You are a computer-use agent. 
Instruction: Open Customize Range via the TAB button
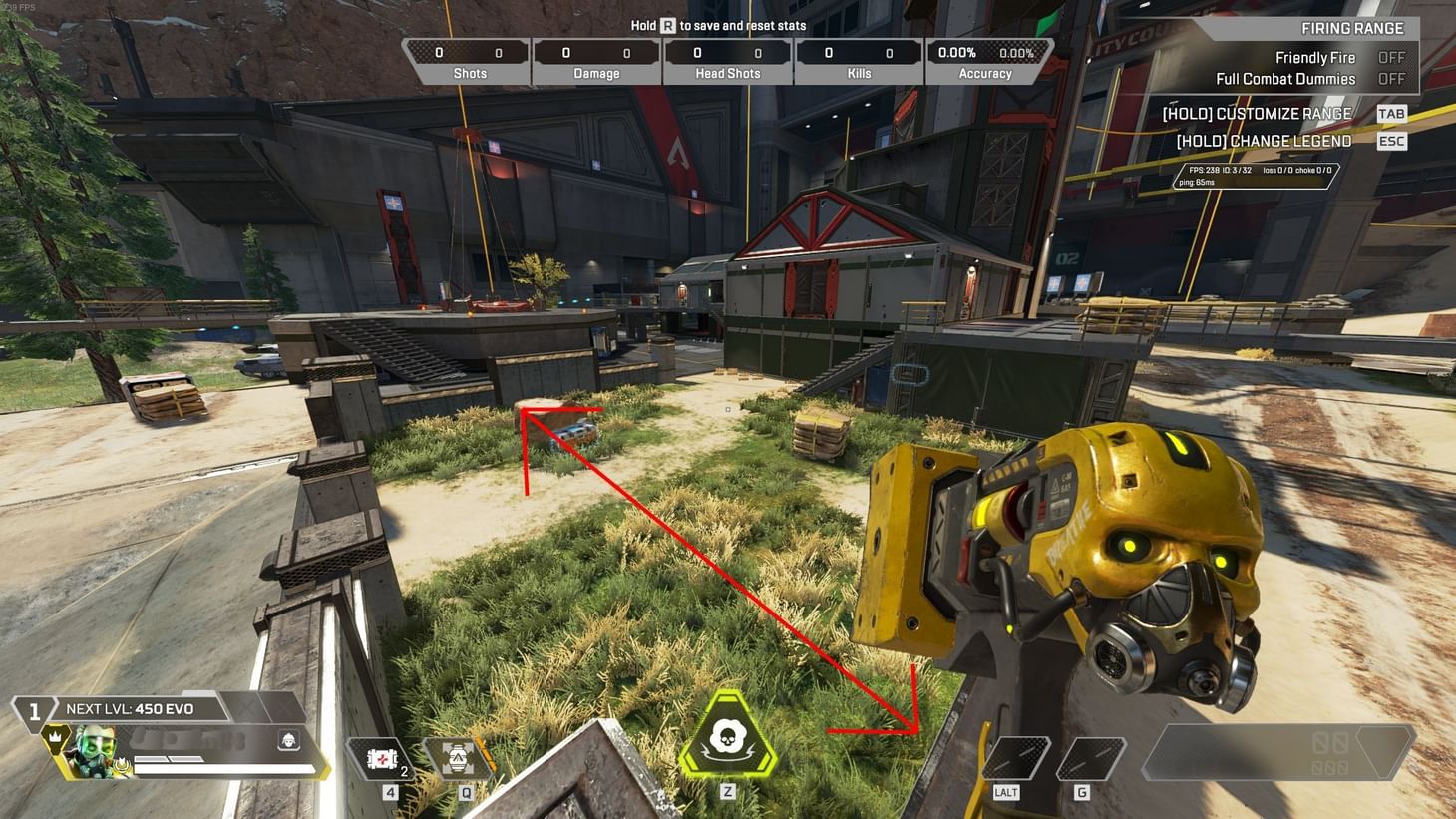pos(1391,113)
